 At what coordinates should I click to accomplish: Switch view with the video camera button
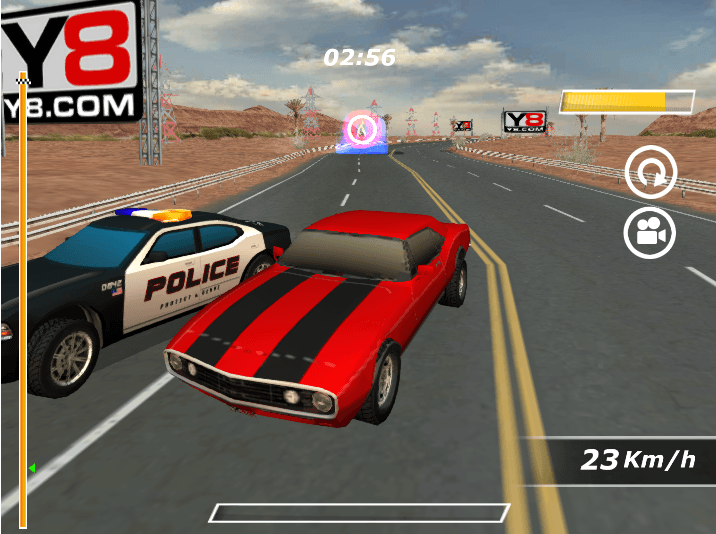649,233
